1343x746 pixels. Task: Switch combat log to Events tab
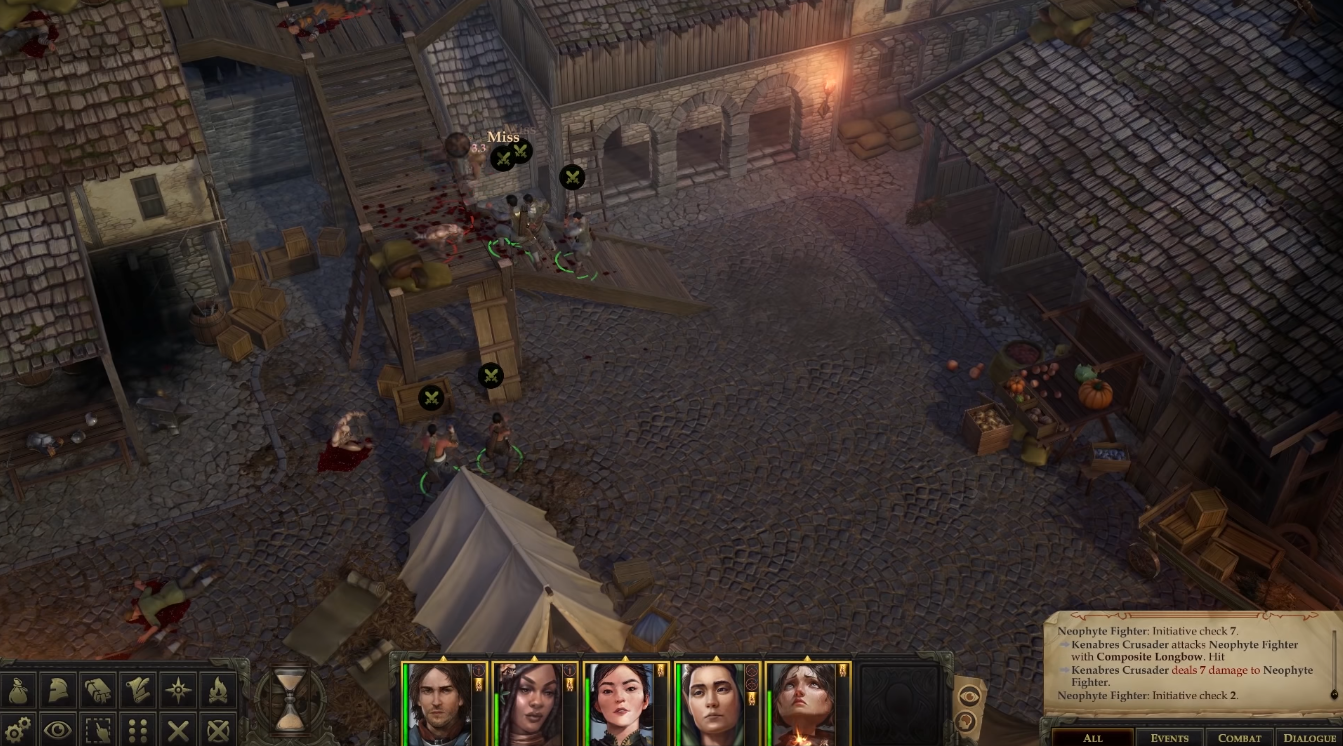click(x=1169, y=738)
